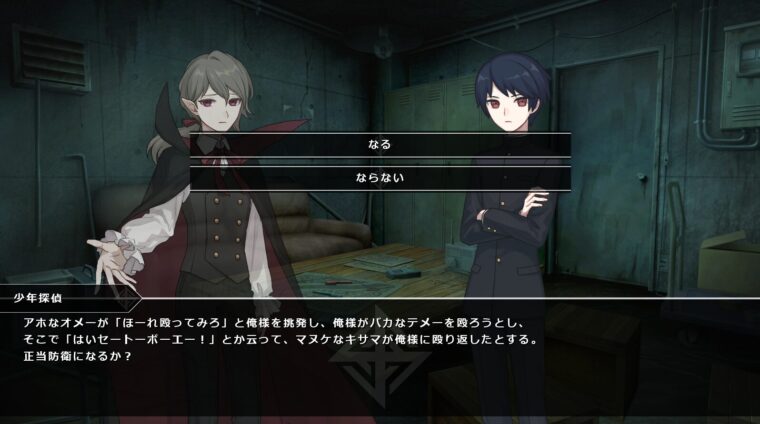Select the ならない answer choice
This screenshot has width=760, height=424.
tap(380, 178)
